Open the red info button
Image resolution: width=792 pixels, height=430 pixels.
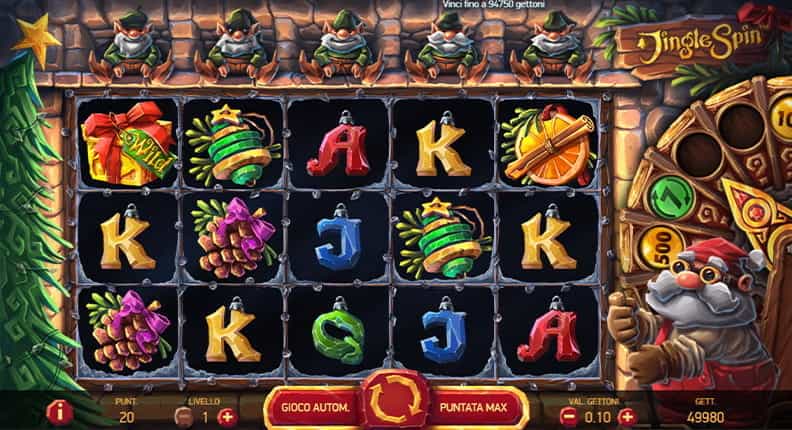pos(58,411)
